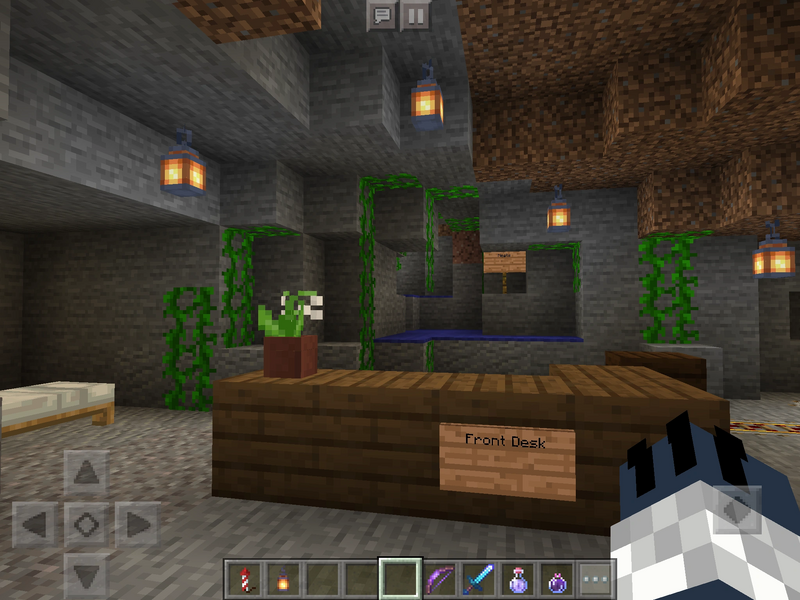Equip the enchanted bow
Screen dimensions: 800x600
(439, 579)
